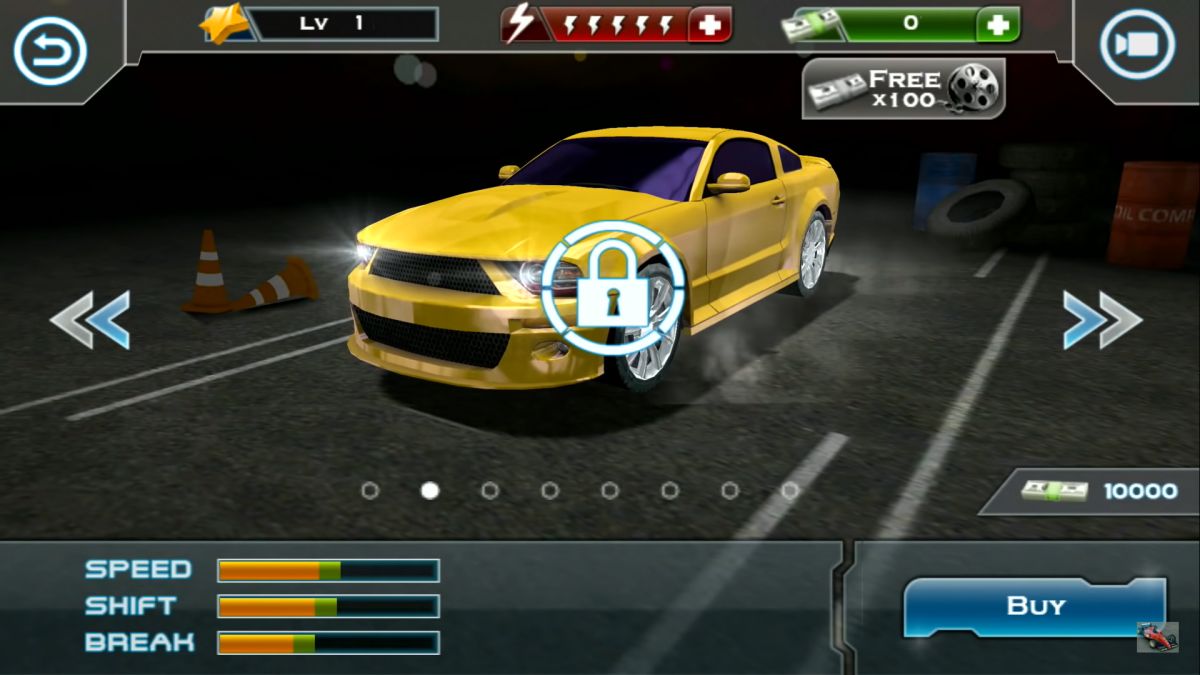This screenshot has height=675, width=1200.
Task: Tap the lock icon on the car
Action: tap(613, 289)
